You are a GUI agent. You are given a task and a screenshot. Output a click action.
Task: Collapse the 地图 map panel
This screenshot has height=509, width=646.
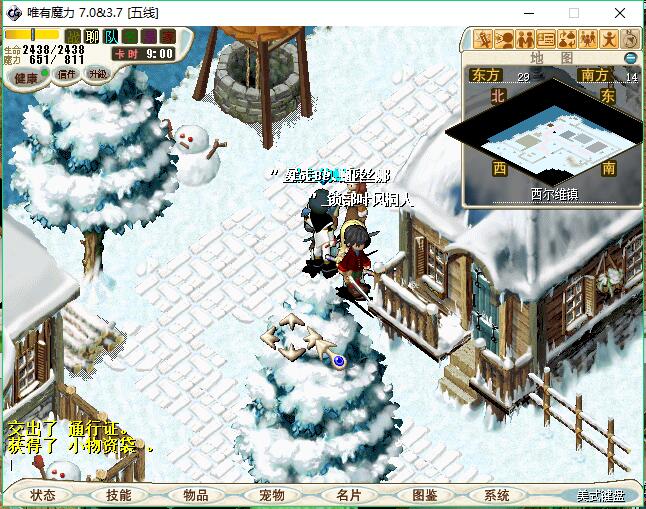pos(630,58)
